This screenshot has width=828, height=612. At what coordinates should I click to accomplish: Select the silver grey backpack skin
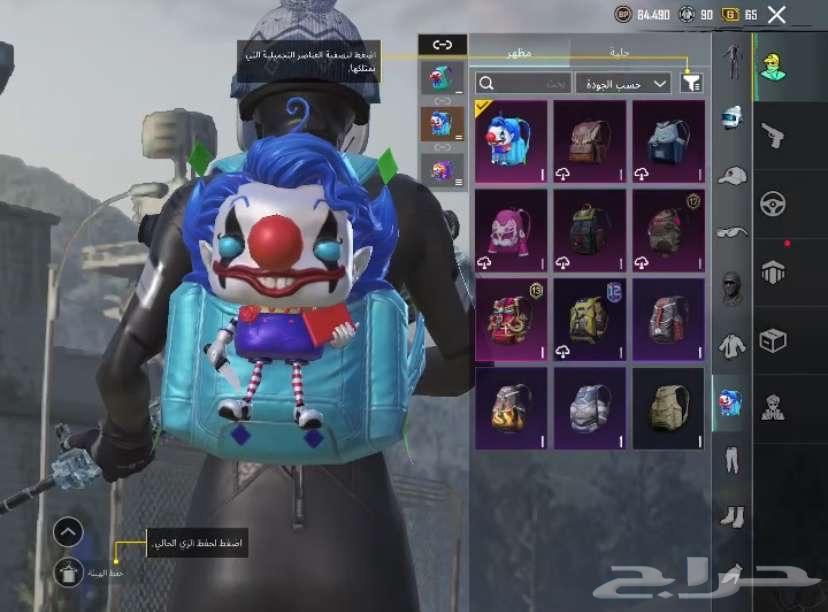click(590, 408)
